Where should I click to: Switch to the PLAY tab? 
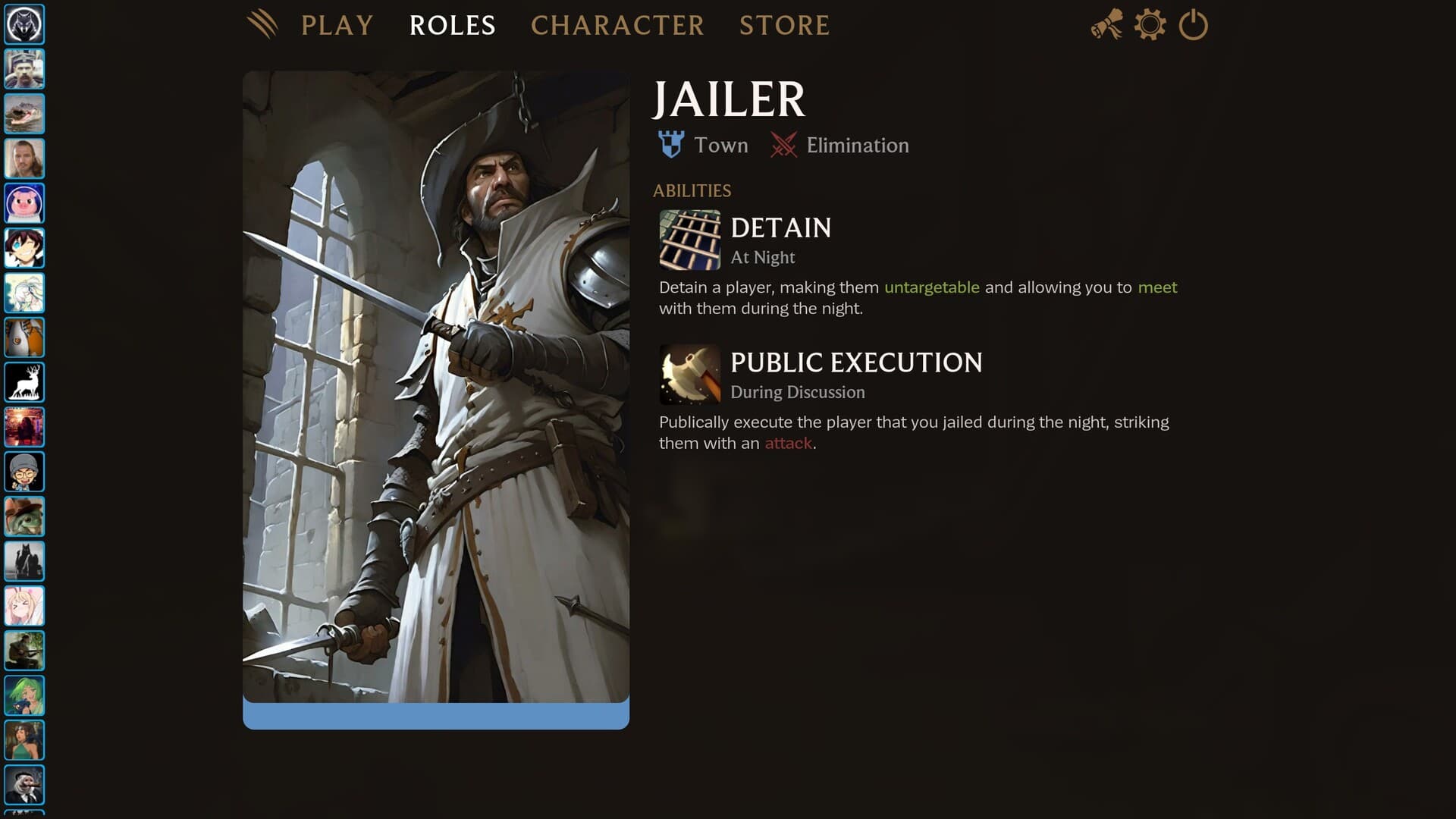(x=337, y=26)
